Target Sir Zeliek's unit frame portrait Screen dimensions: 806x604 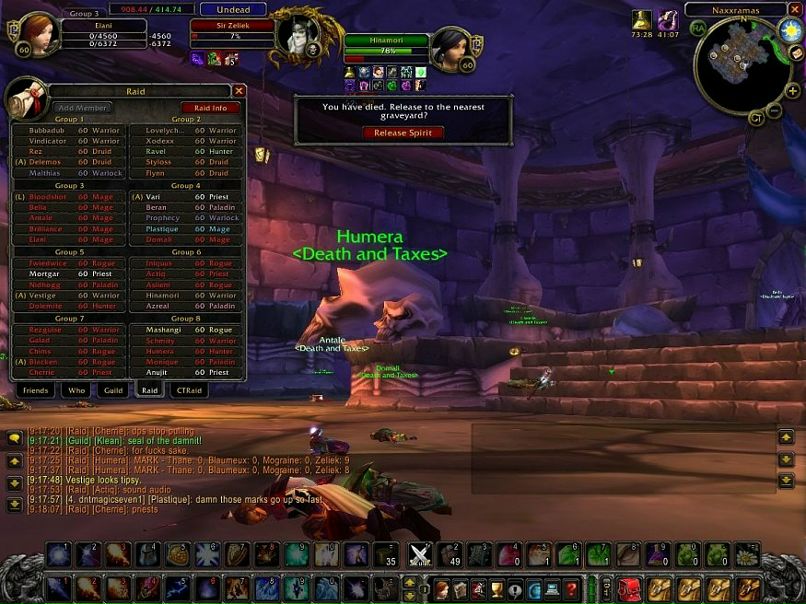299,32
